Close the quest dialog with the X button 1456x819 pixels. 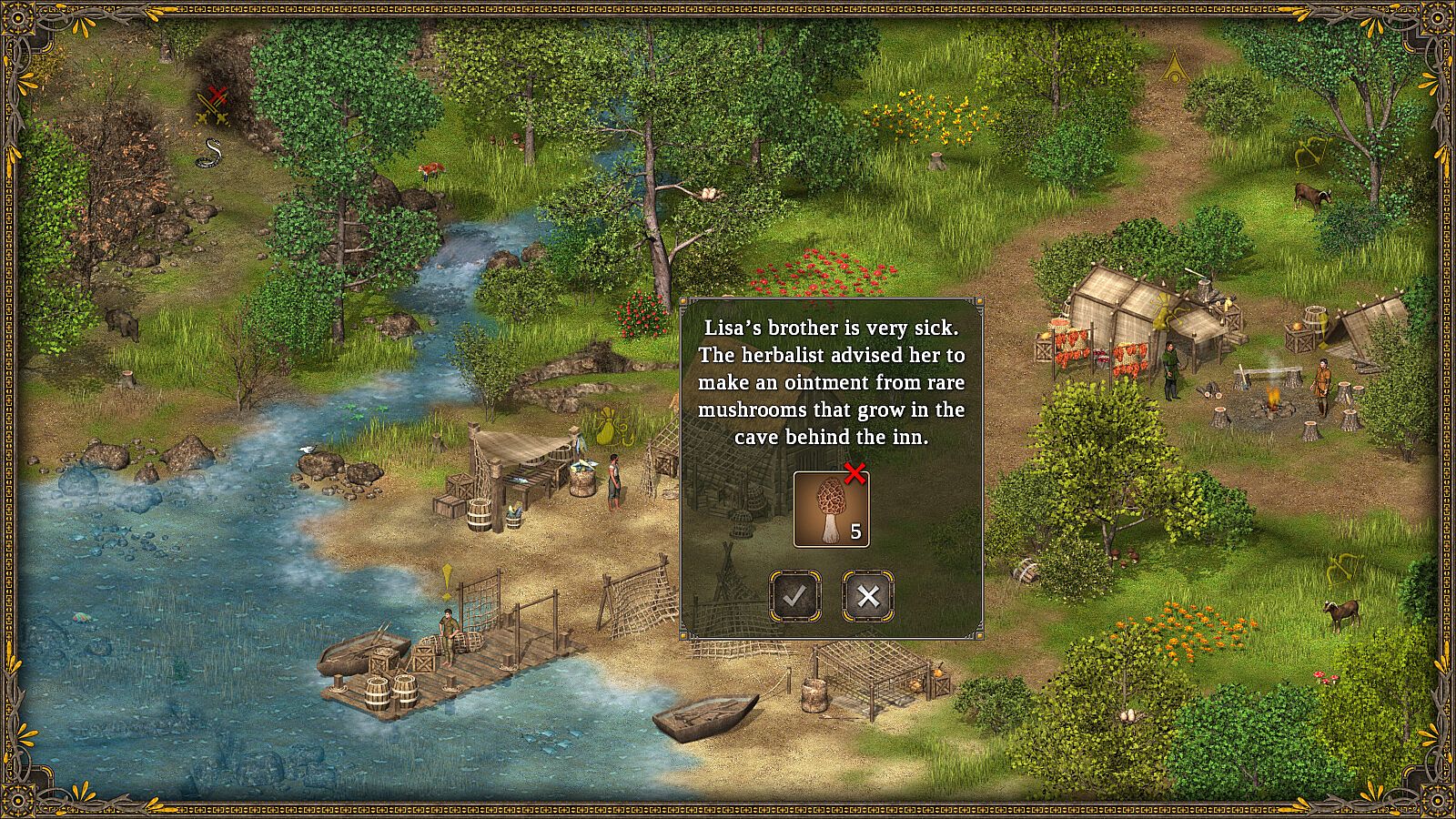[868, 596]
